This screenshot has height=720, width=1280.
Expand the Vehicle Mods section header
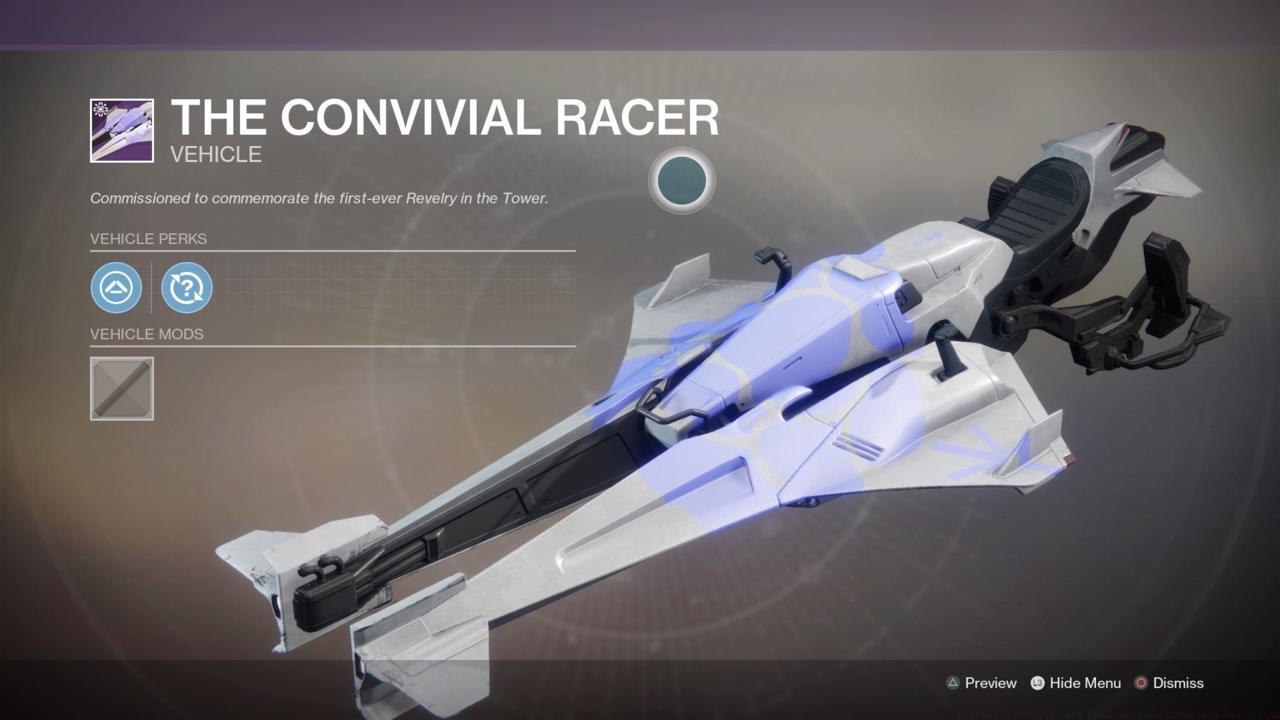coord(146,334)
